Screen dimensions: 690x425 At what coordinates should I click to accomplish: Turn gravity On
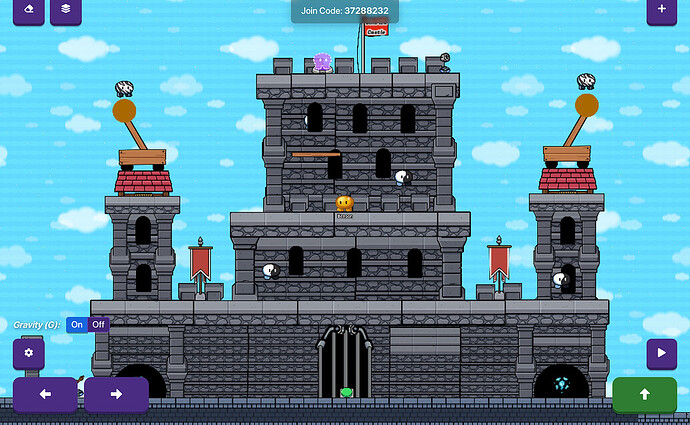coord(77,325)
